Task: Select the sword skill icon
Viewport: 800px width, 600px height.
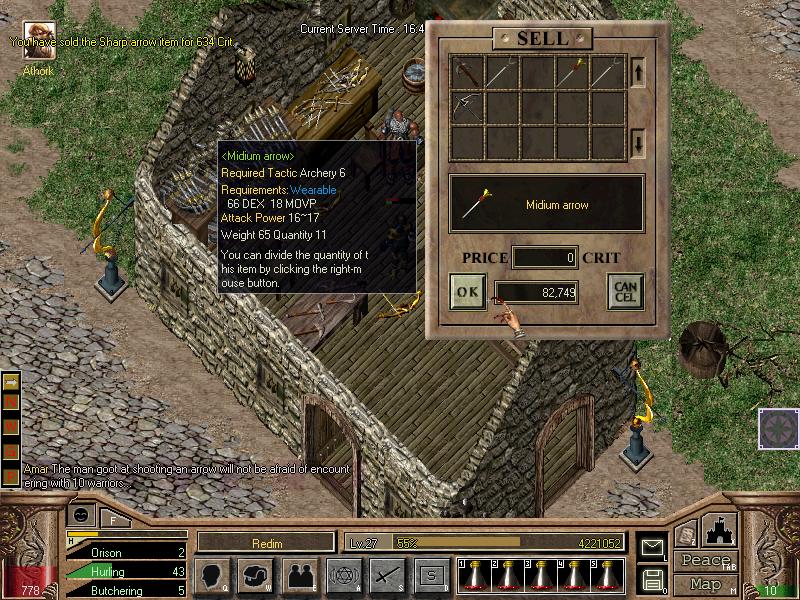Action: 386,575
